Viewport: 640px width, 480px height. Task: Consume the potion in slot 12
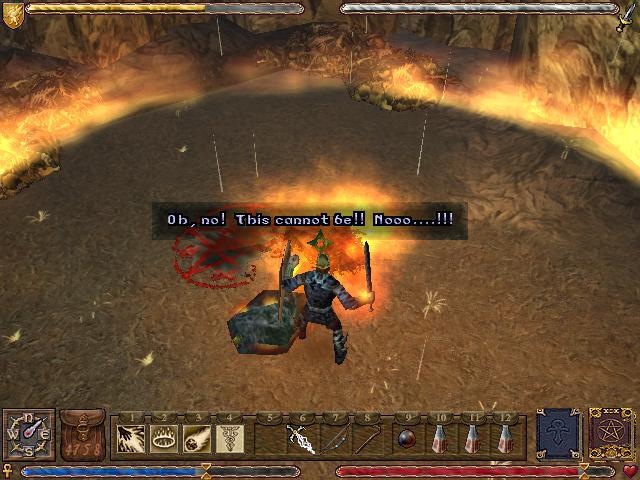pos(506,438)
